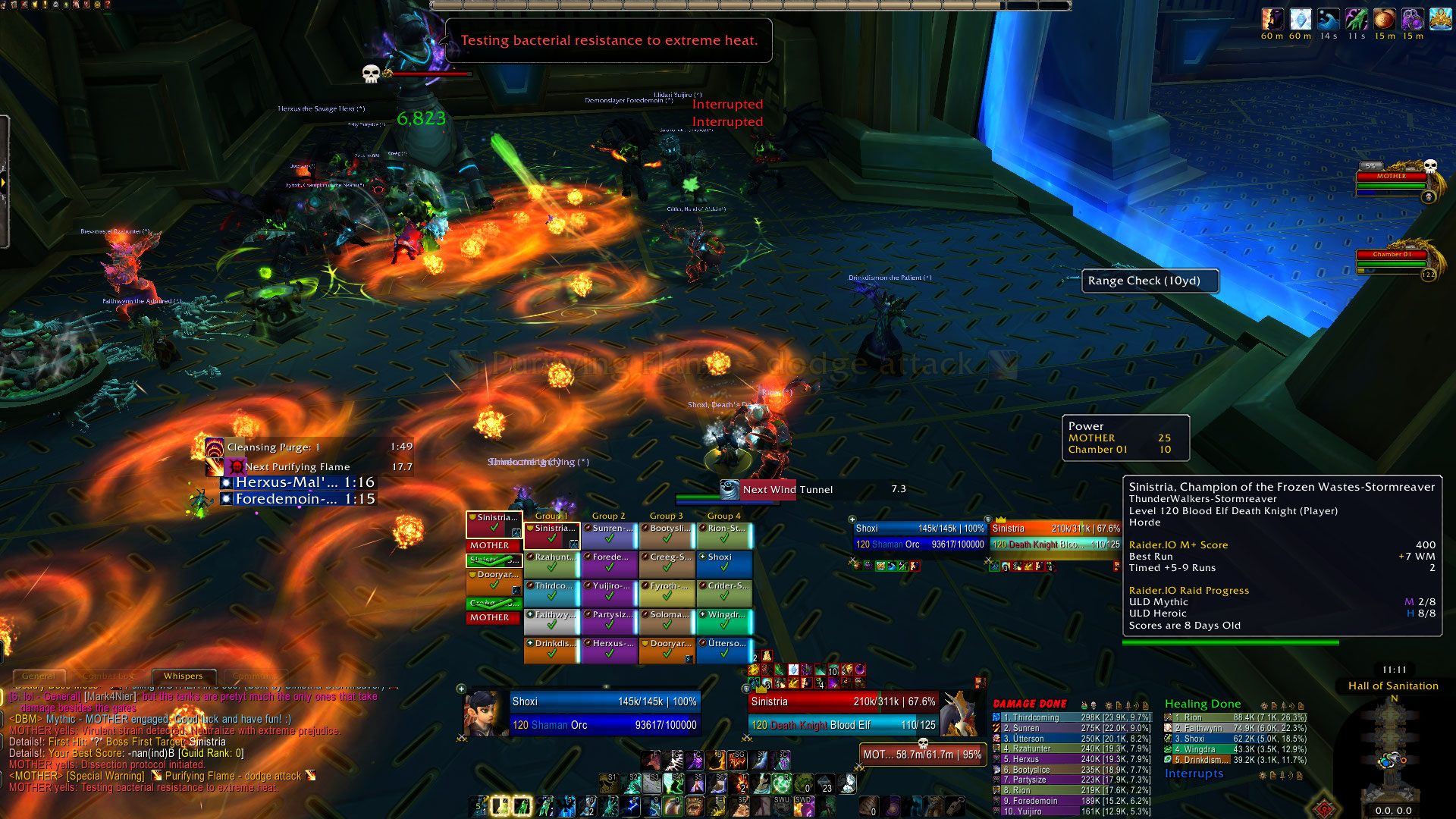Target Yujiro in the raid frames
This screenshot has width=1456, height=819.
pos(609,593)
